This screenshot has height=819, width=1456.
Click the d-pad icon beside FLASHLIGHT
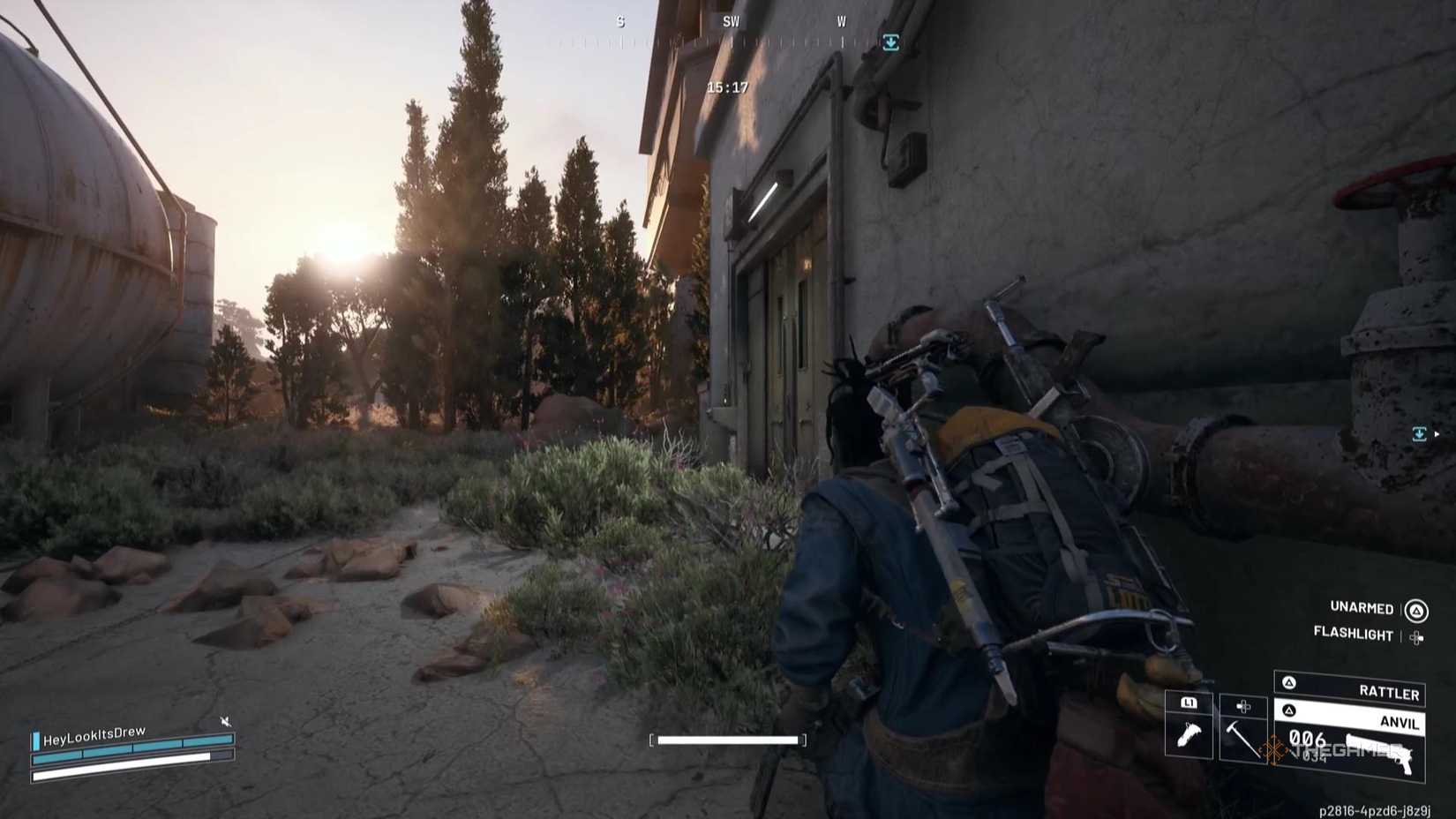pos(1415,637)
